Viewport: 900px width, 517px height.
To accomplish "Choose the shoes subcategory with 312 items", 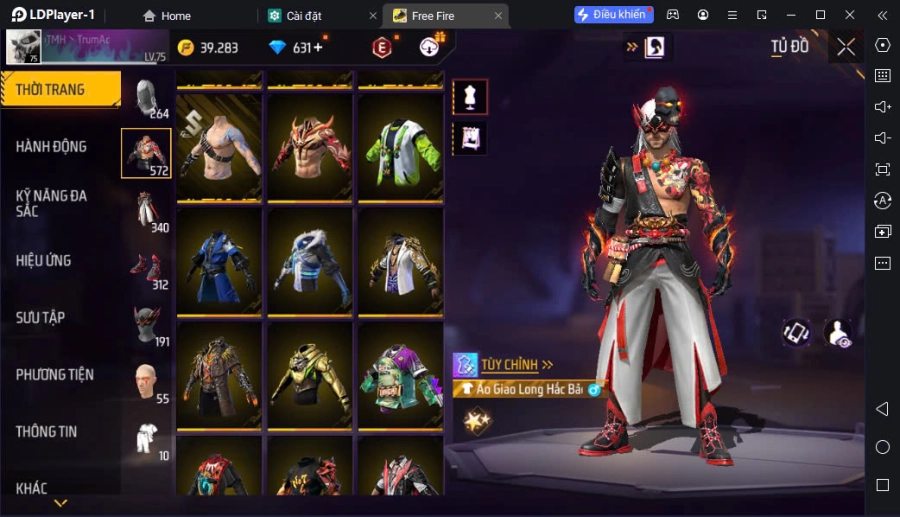I will click(x=147, y=267).
